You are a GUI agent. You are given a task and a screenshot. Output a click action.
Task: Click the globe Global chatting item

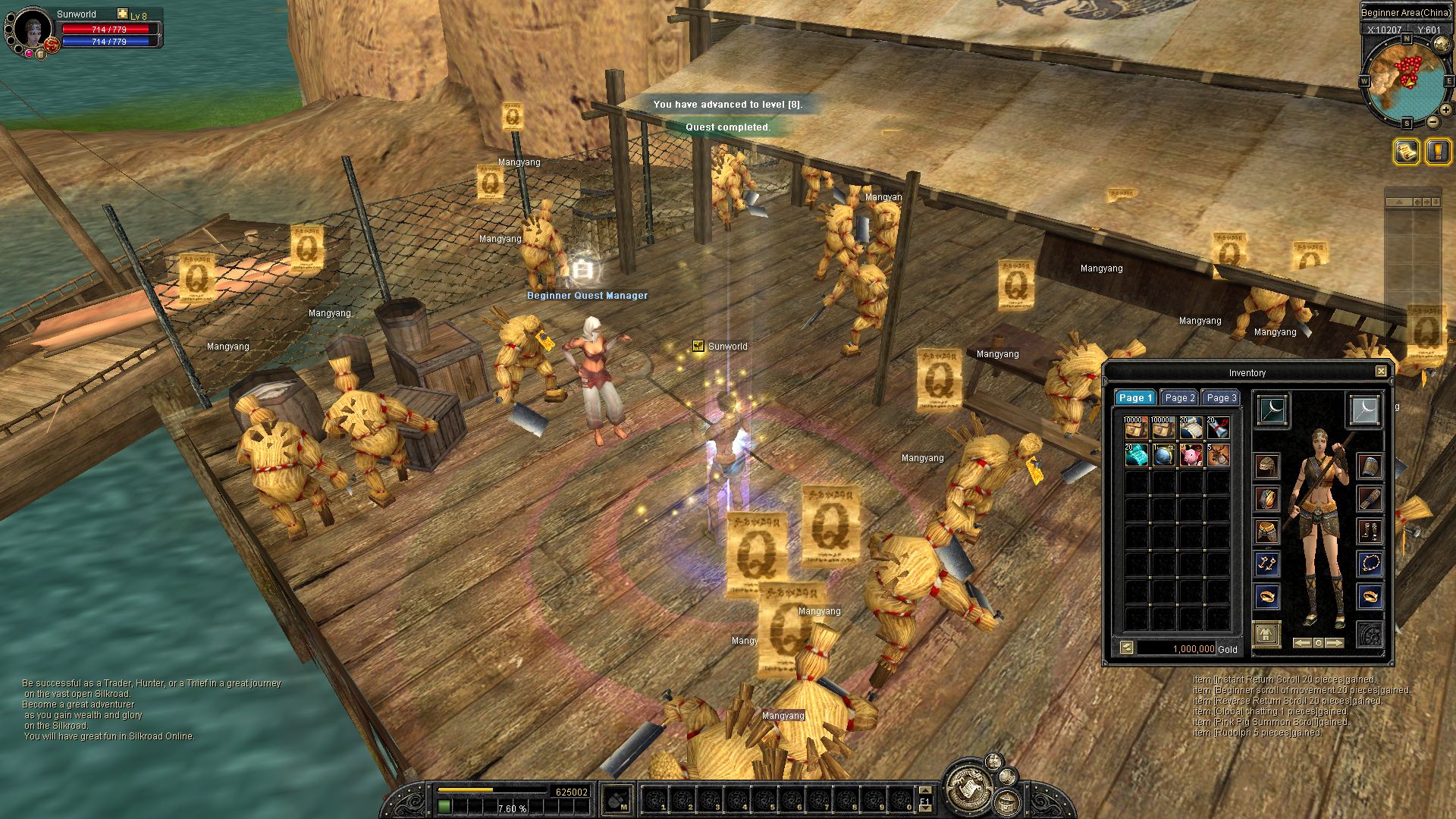pyautogui.click(x=1163, y=455)
